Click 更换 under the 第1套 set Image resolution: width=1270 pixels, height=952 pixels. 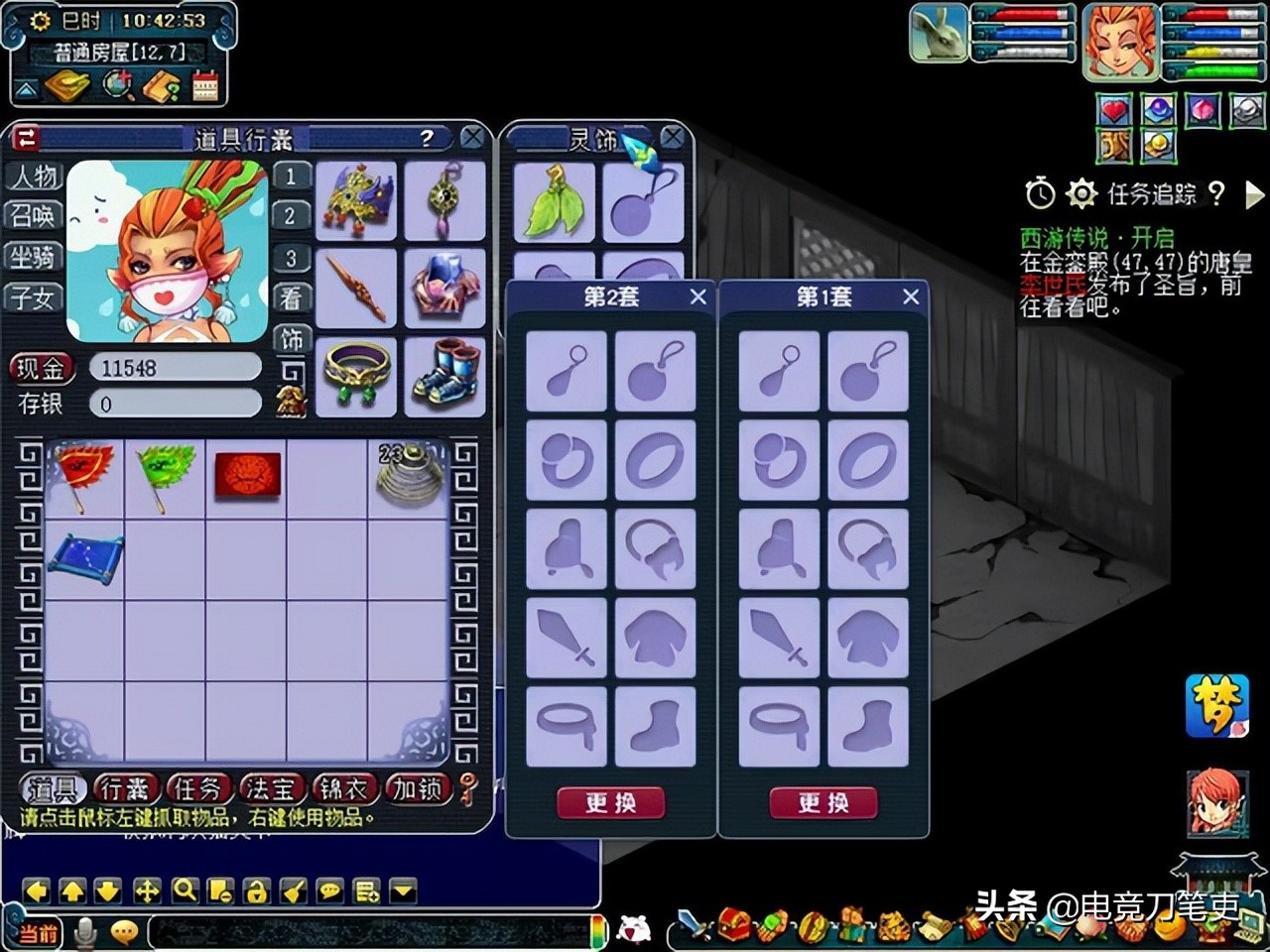pyautogui.click(x=824, y=802)
